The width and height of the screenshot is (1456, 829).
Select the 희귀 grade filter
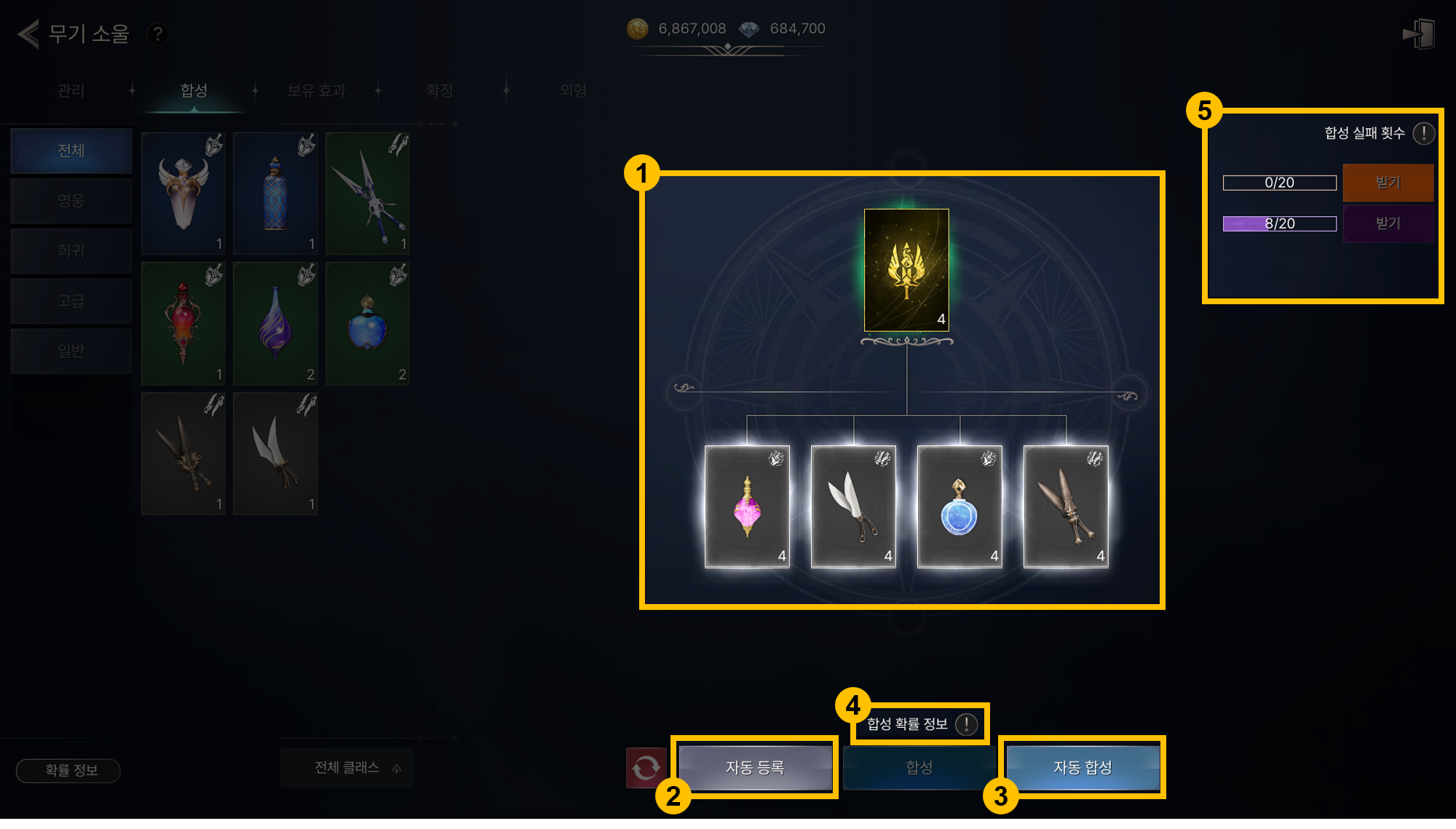pos(71,250)
